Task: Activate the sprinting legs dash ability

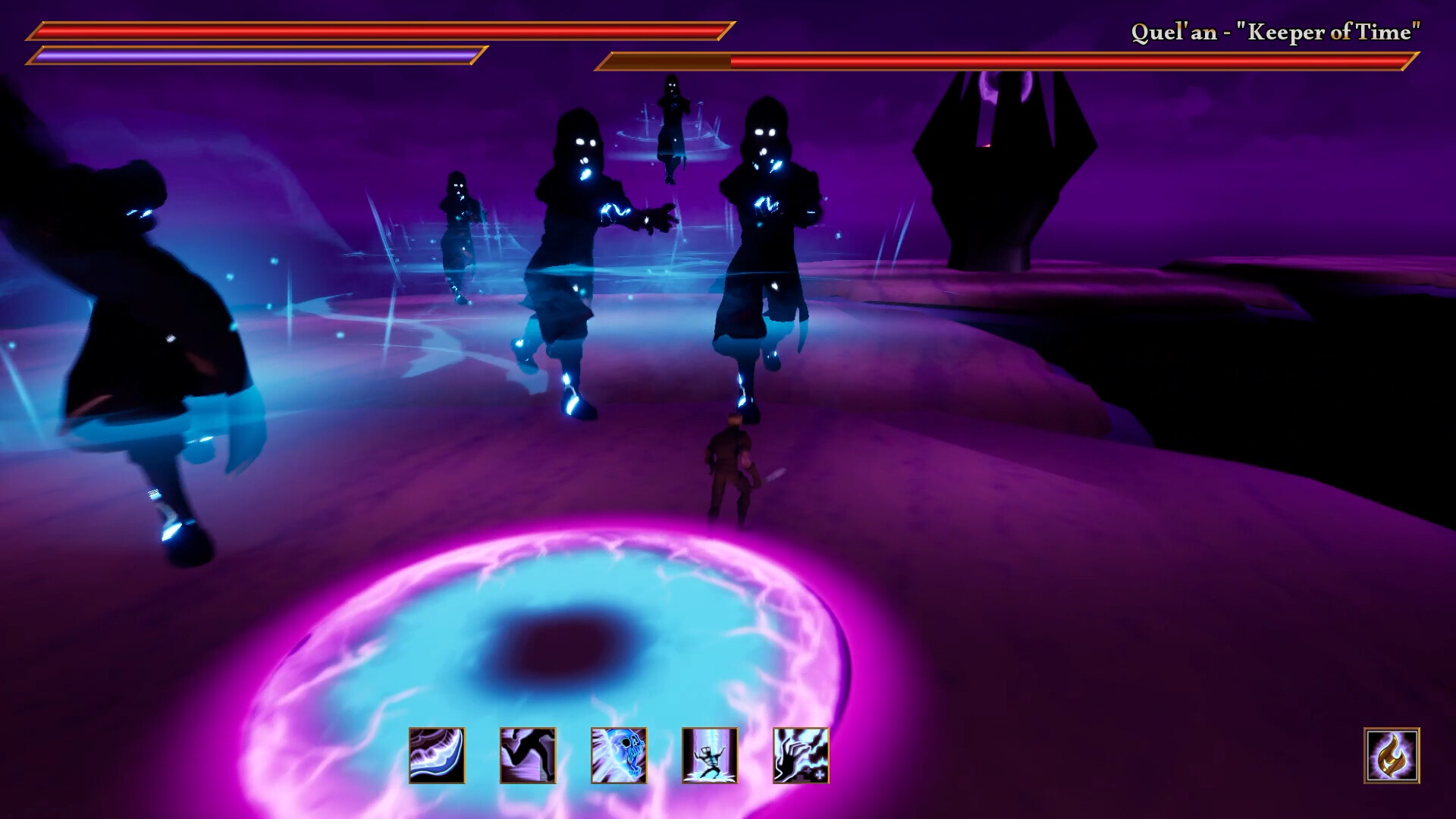Action: [529, 756]
